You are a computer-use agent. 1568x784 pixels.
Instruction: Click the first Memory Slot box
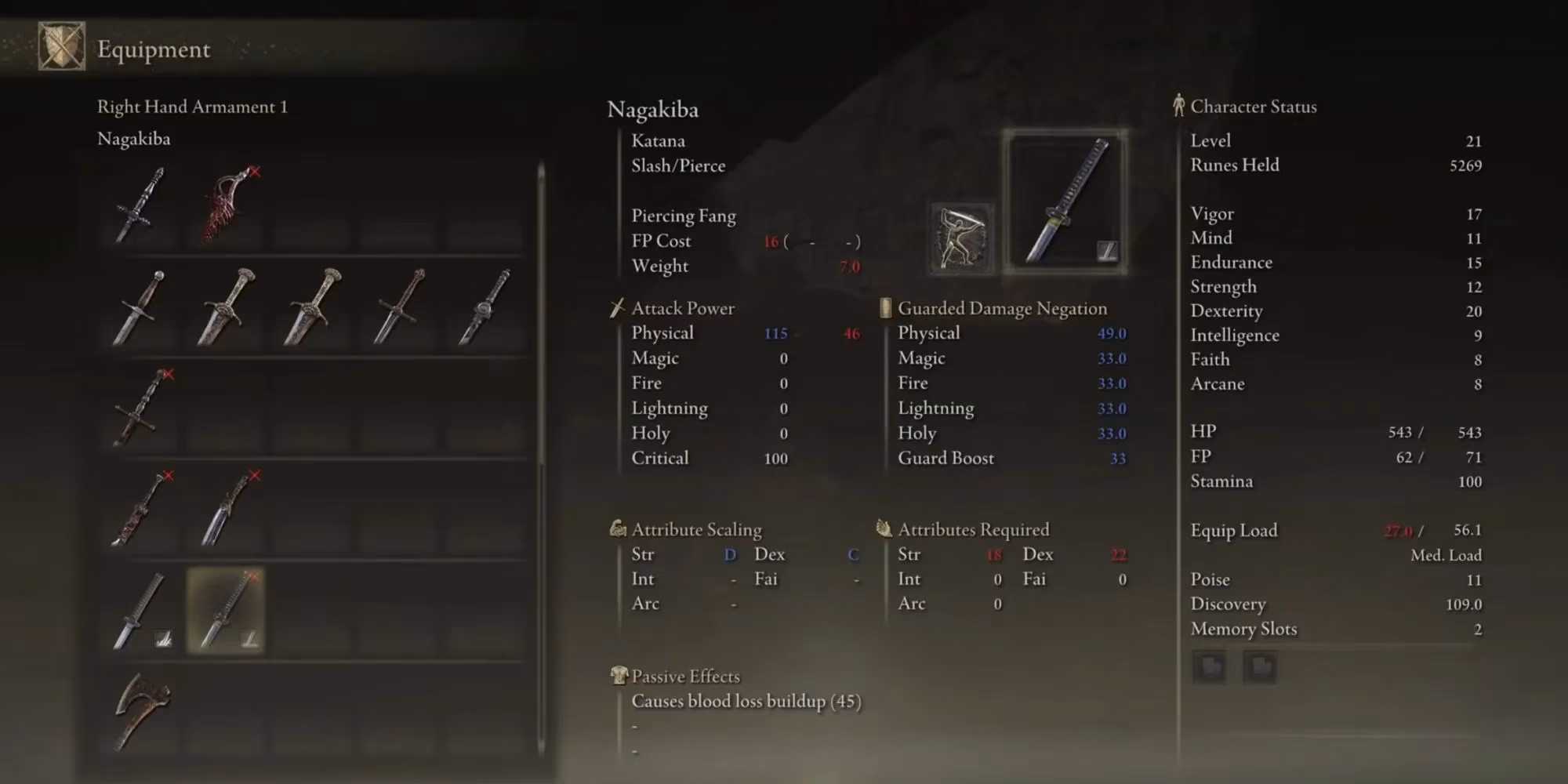1210,667
